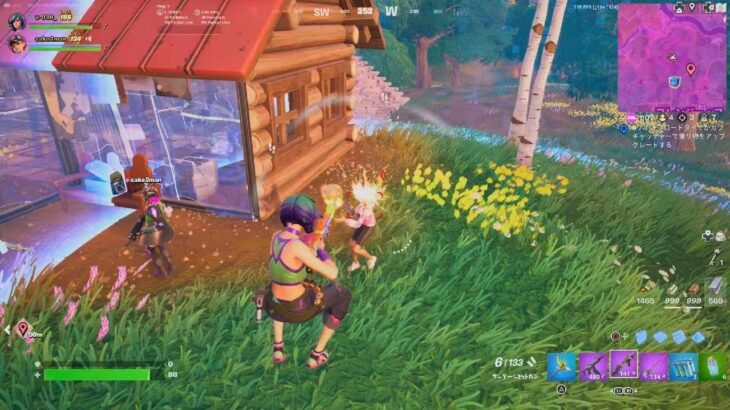730x410 pixels.
Task: Open the quest objective below the minimap
Action: coord(675,136)
